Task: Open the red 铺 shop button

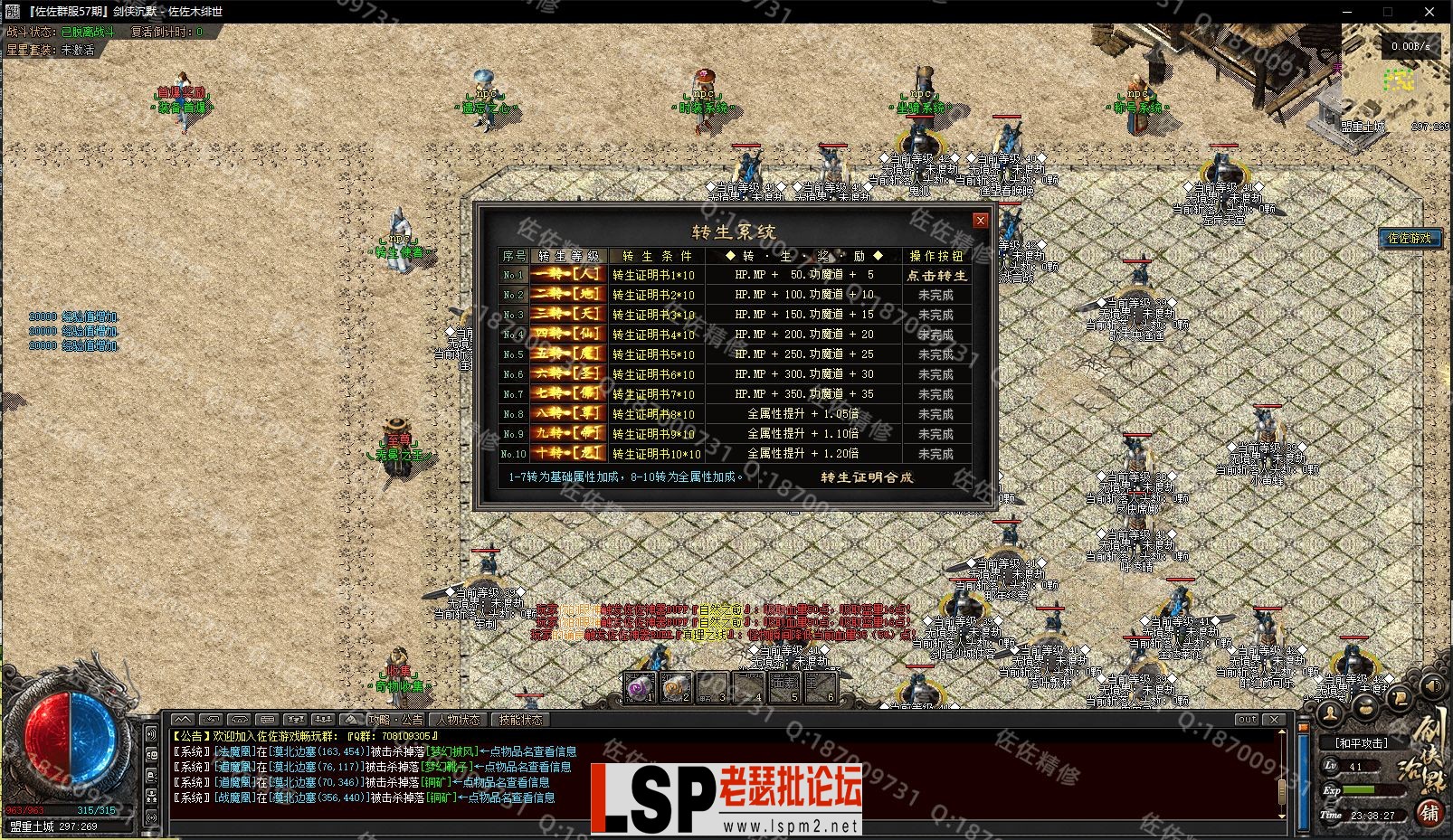Action: (1429, 813)
